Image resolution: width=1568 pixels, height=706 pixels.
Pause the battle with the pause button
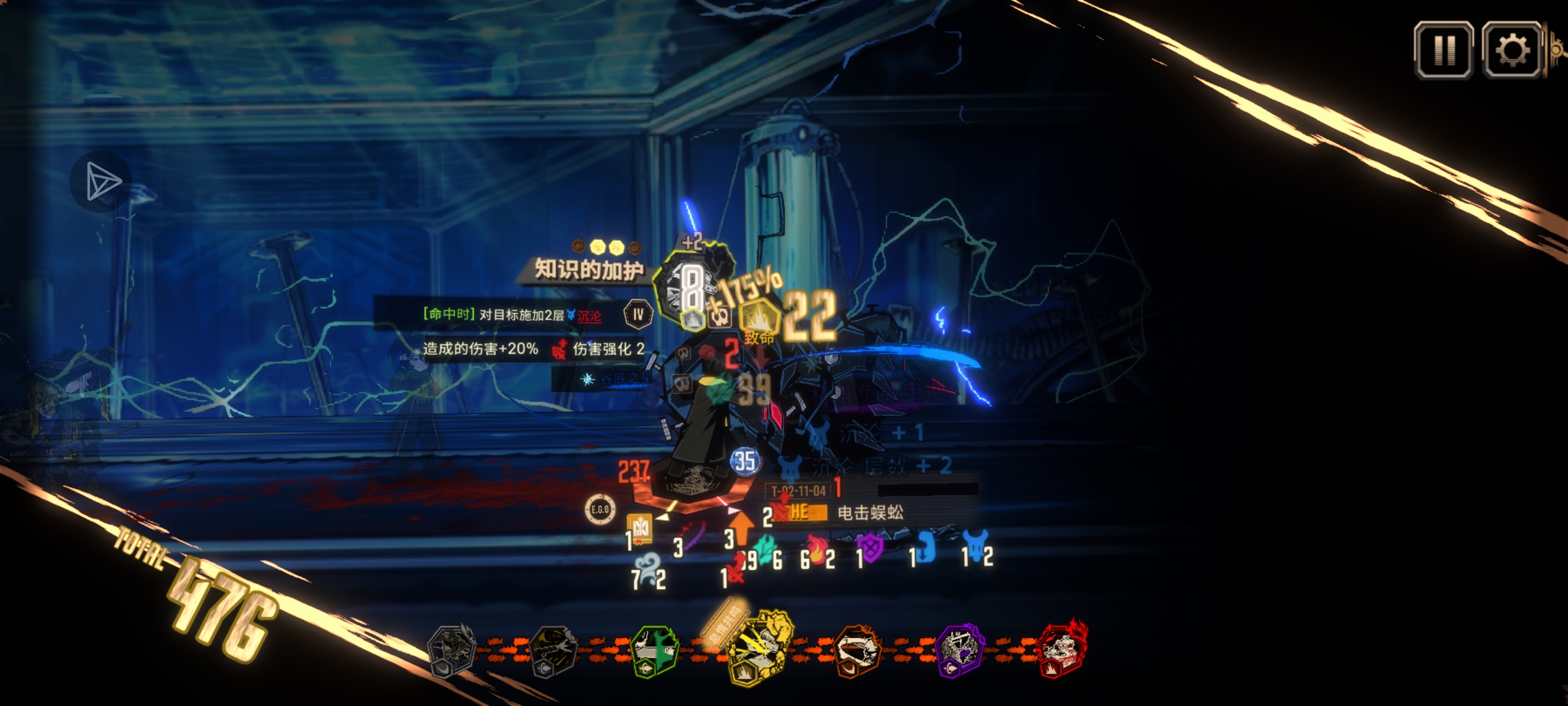pyautogui.click(x=1443, y=50)
